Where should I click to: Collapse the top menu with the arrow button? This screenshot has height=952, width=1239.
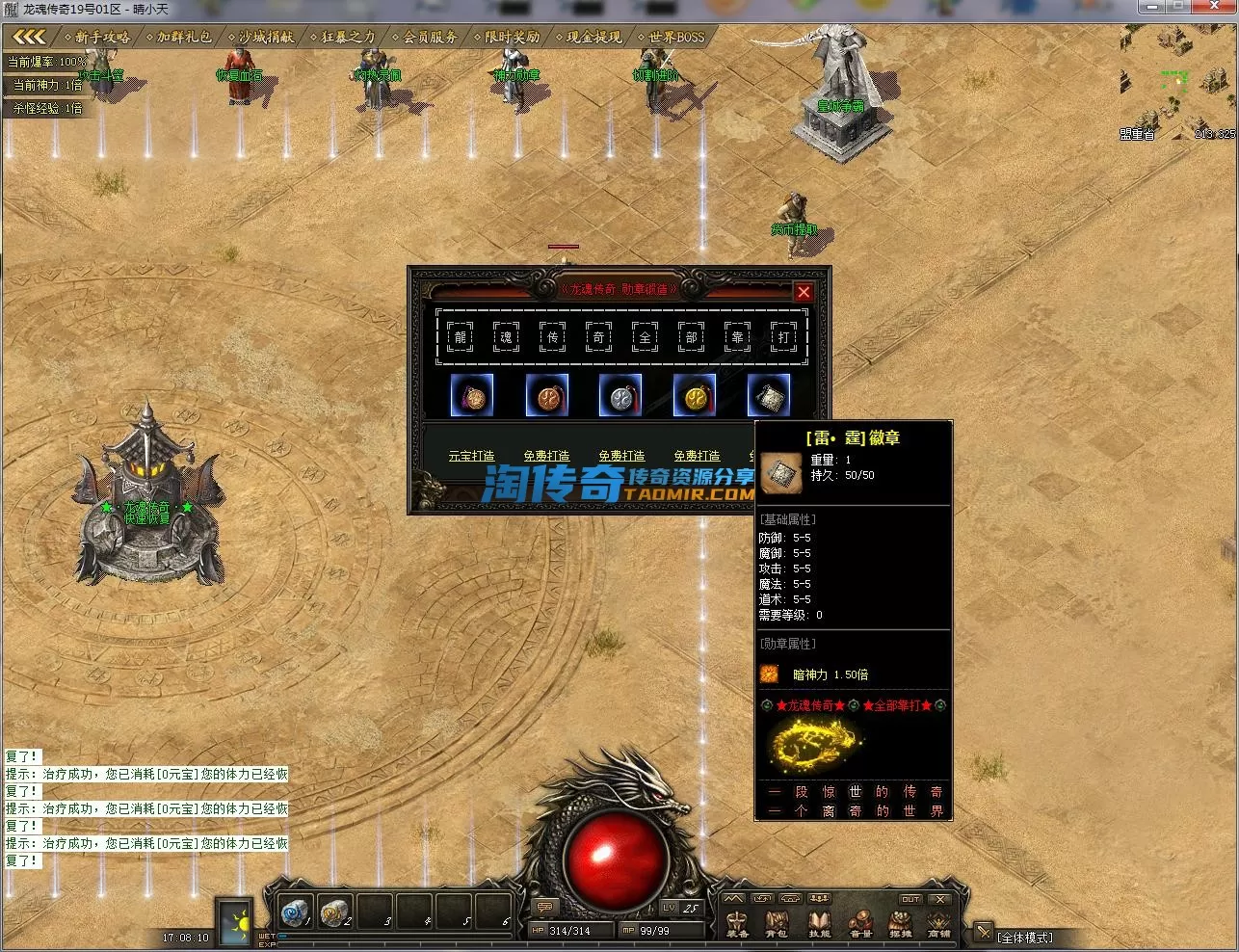tap(29, 37)
